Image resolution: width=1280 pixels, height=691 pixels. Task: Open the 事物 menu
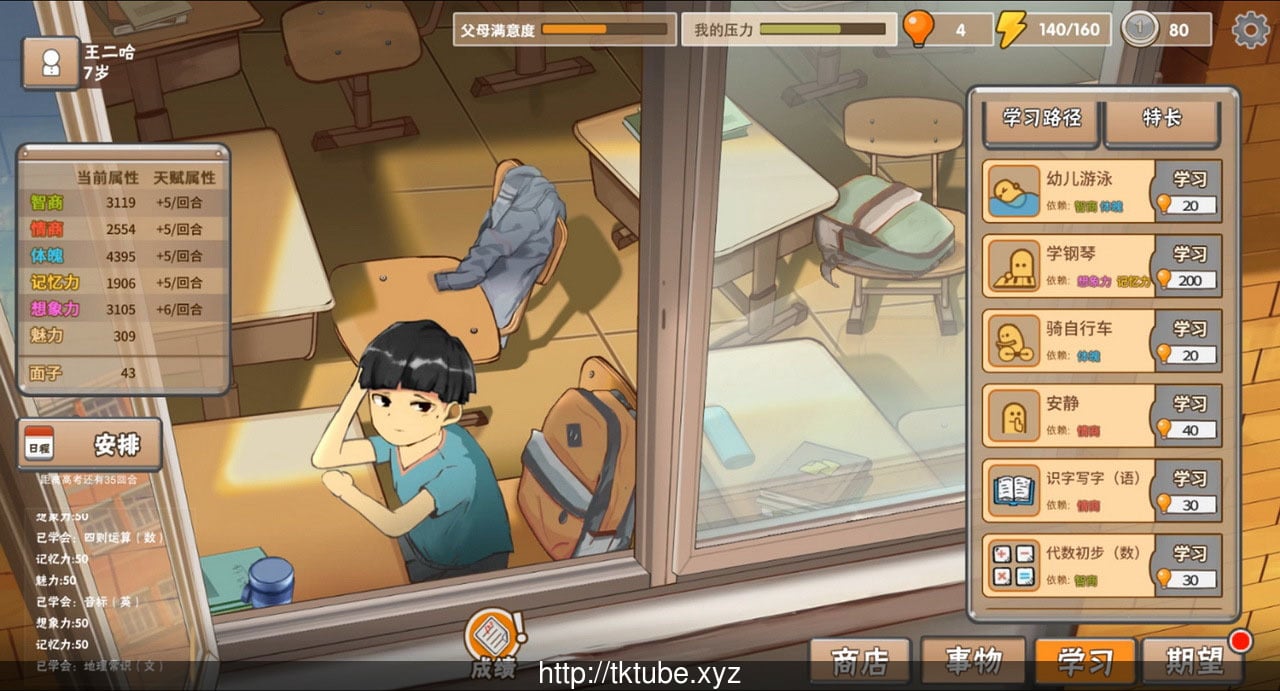coord(973,662)
